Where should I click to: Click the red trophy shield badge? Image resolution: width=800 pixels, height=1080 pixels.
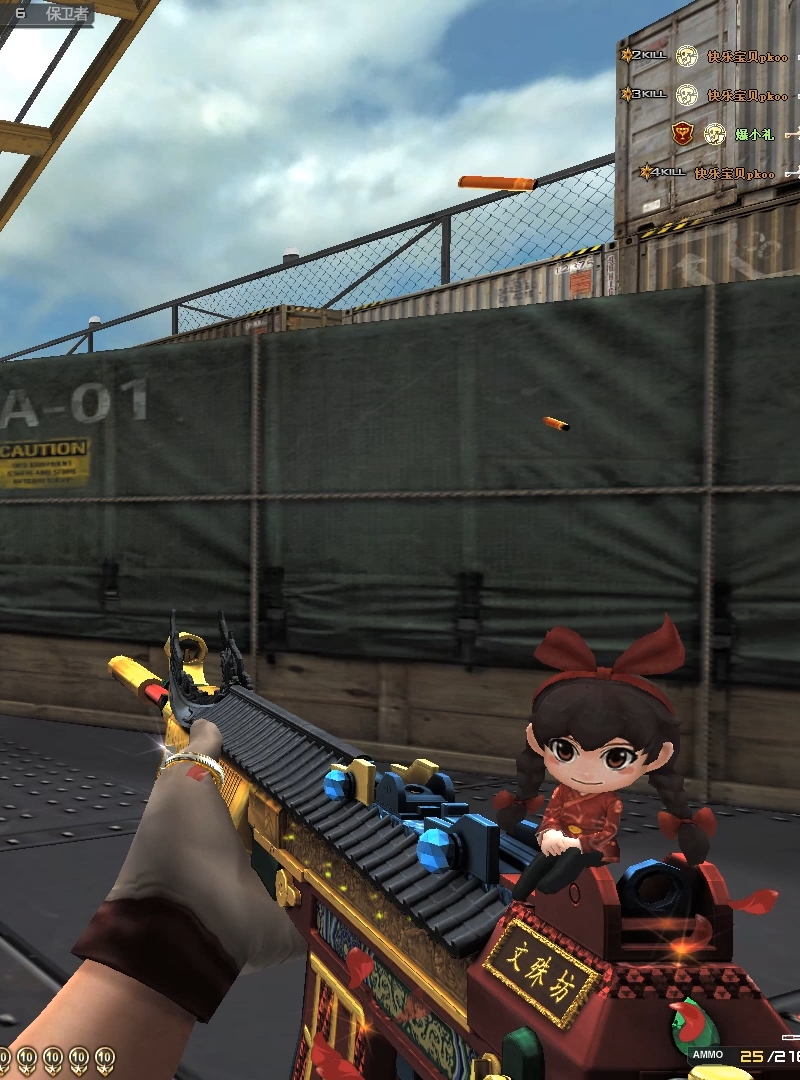click(x=682, y=133)
